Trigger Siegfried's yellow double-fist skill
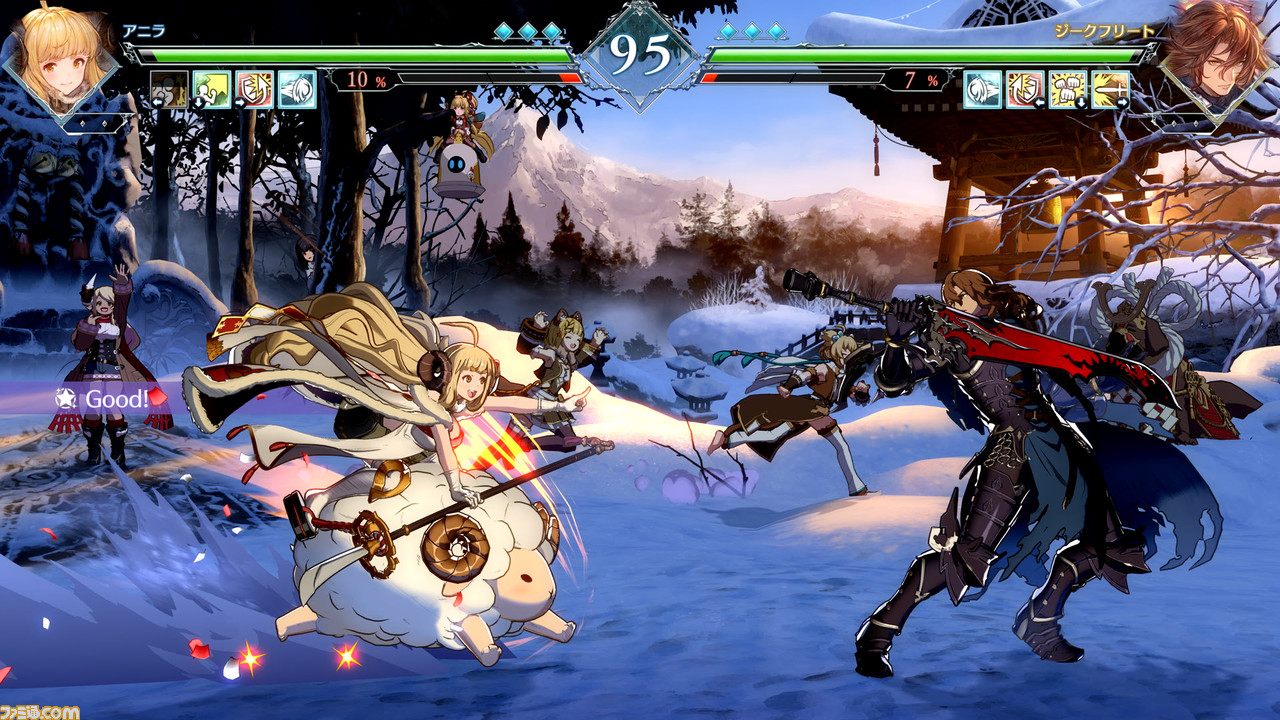 point(1067,90)
